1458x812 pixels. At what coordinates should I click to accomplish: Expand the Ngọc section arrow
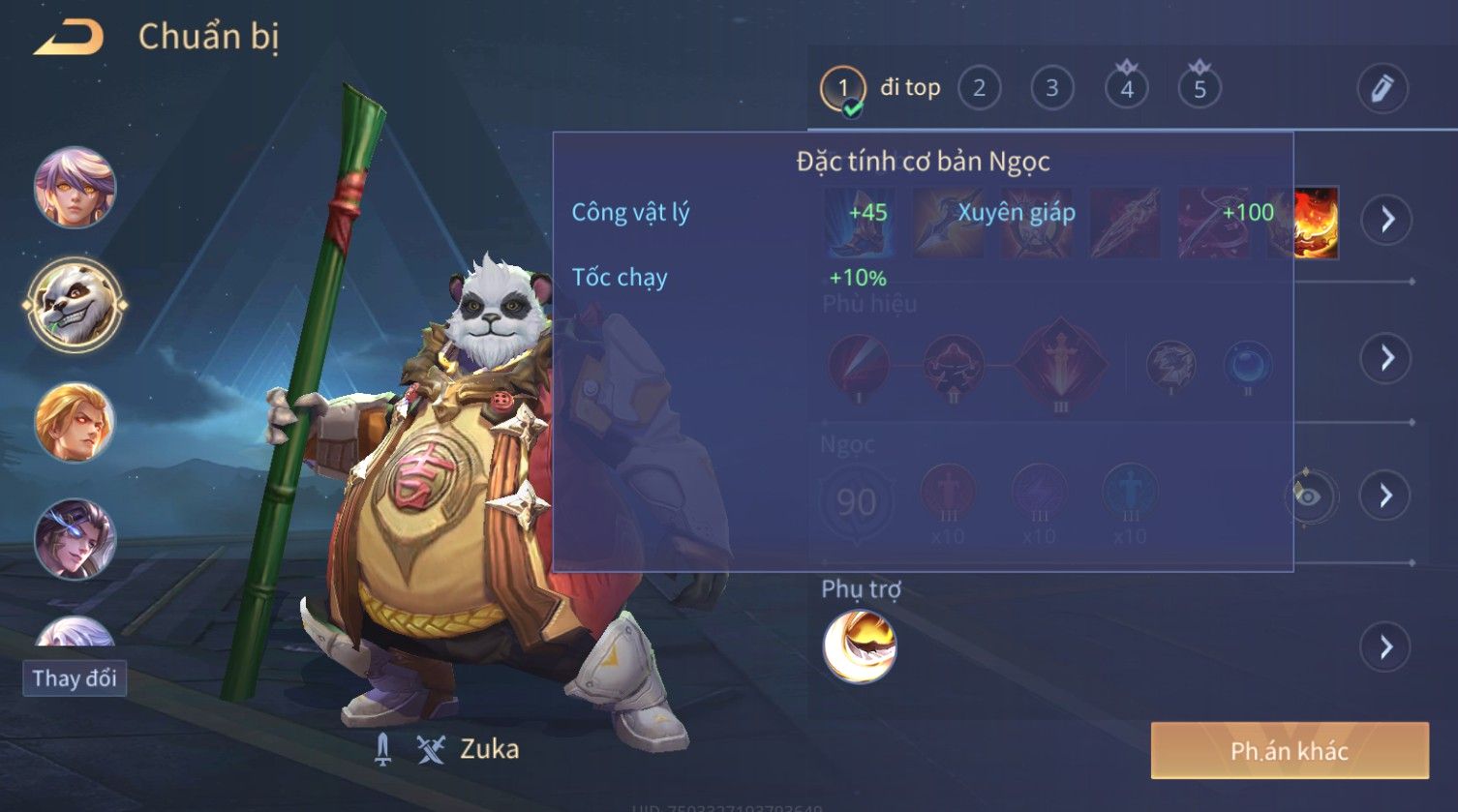pos(1386,496)
